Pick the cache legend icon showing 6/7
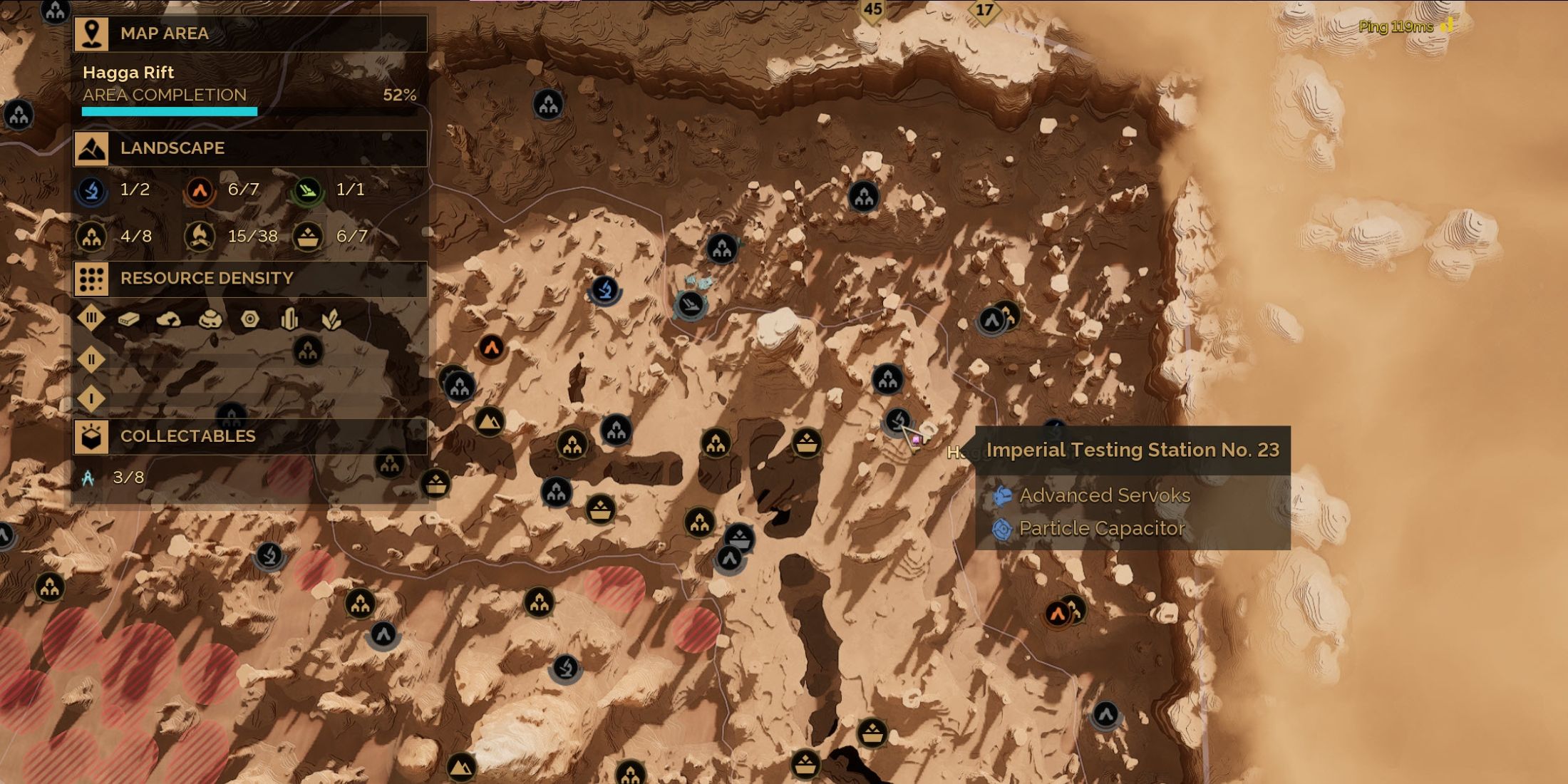This screenshot has height=784, width=1568. coord(308,237)
